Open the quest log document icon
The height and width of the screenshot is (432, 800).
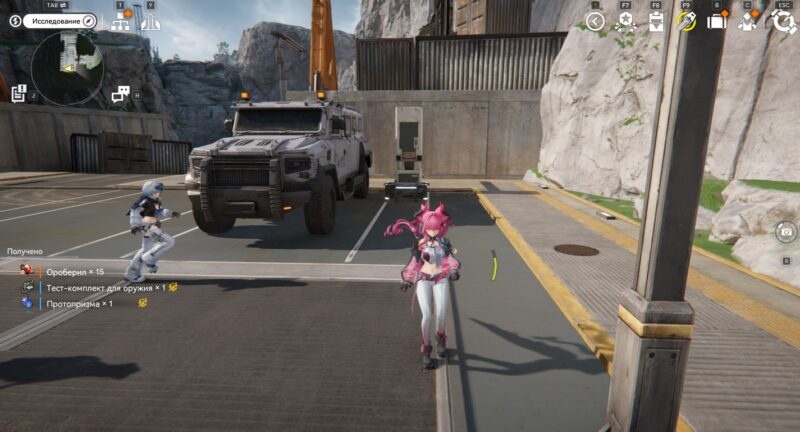point(19,93)
